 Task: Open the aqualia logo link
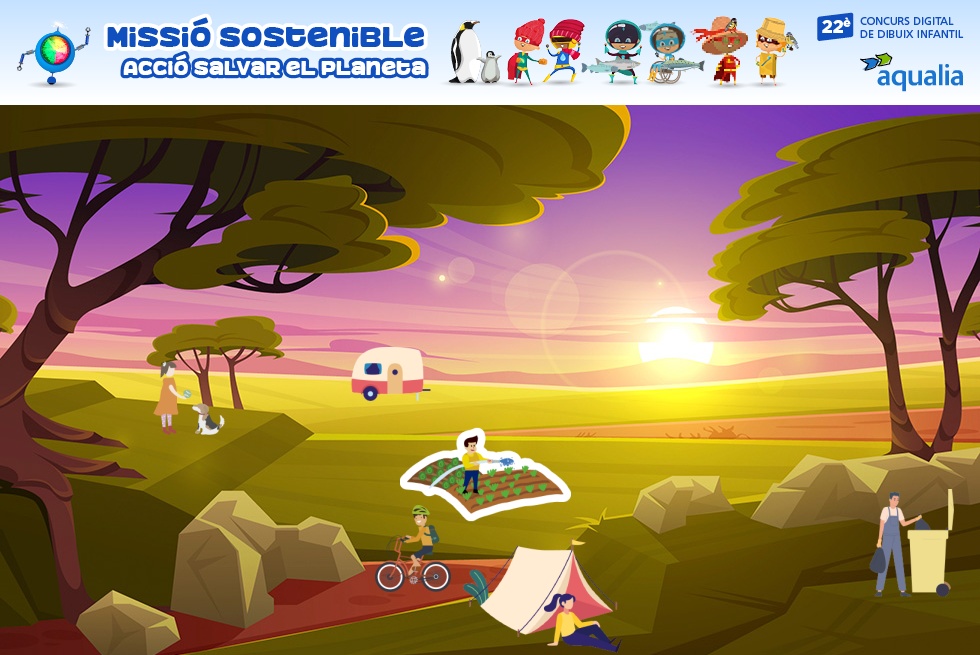(x=911, y=71)
